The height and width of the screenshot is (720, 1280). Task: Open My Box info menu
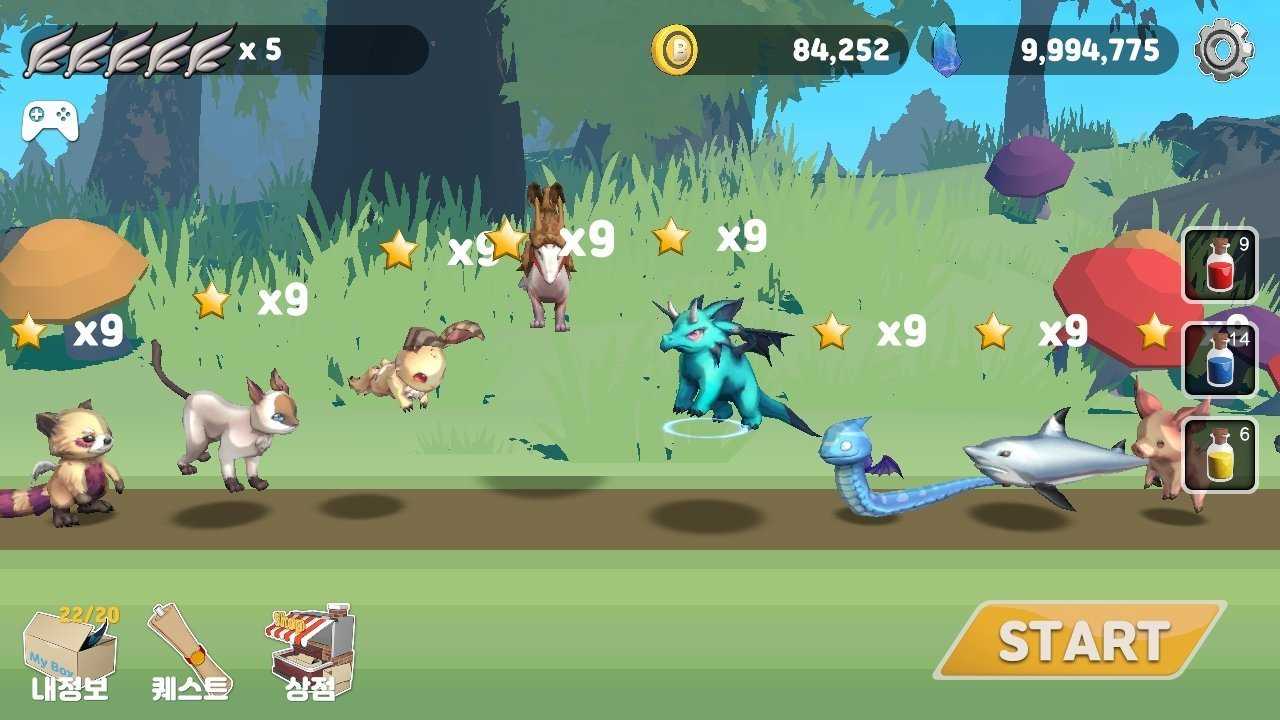pos(69,655)
